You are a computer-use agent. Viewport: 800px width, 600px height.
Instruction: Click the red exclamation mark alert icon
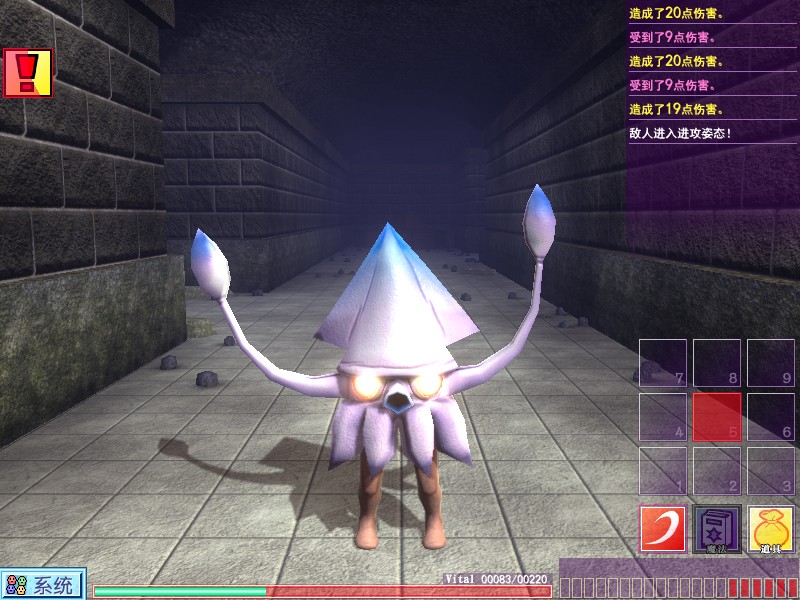27,73
